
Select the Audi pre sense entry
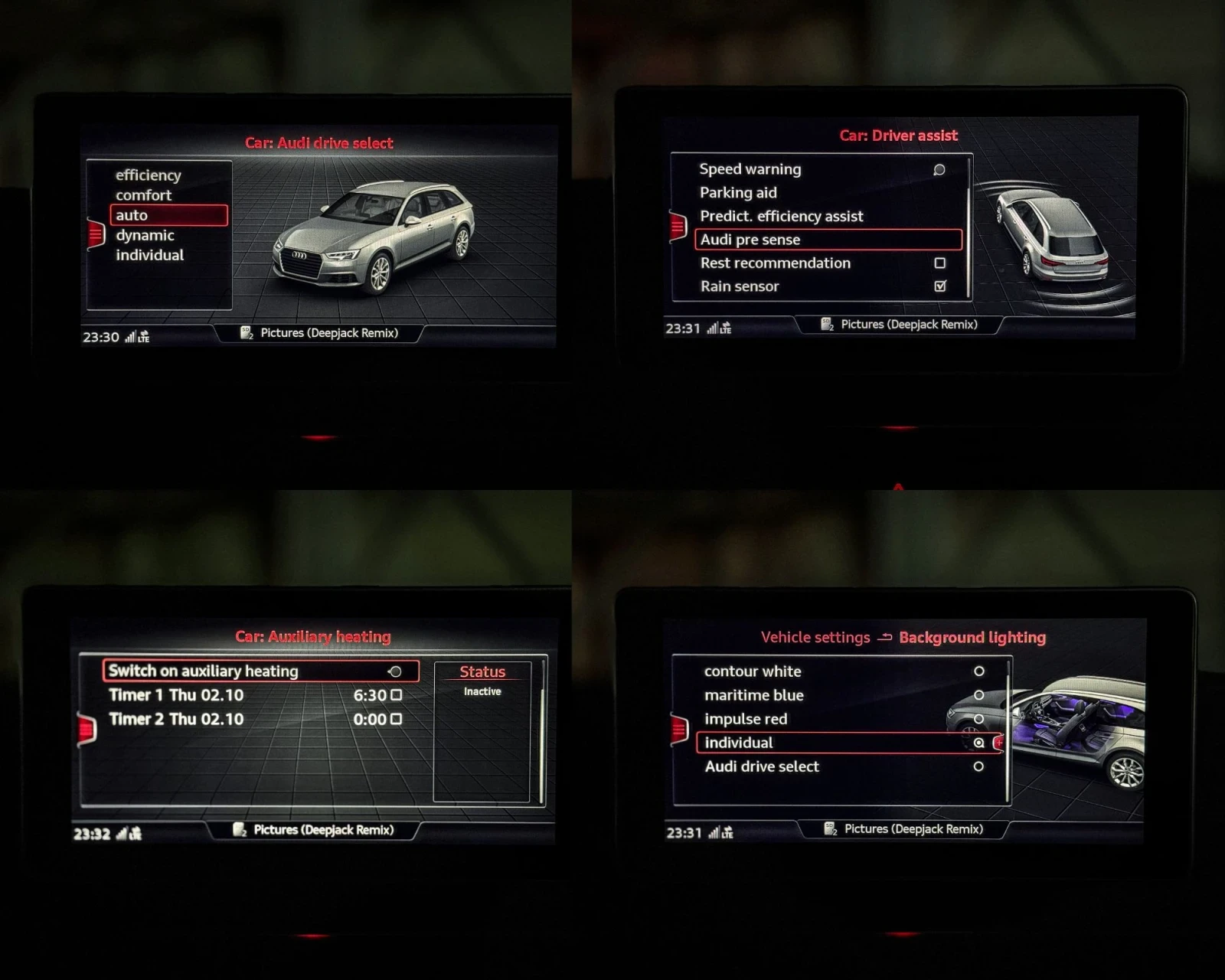coord(828,240)
